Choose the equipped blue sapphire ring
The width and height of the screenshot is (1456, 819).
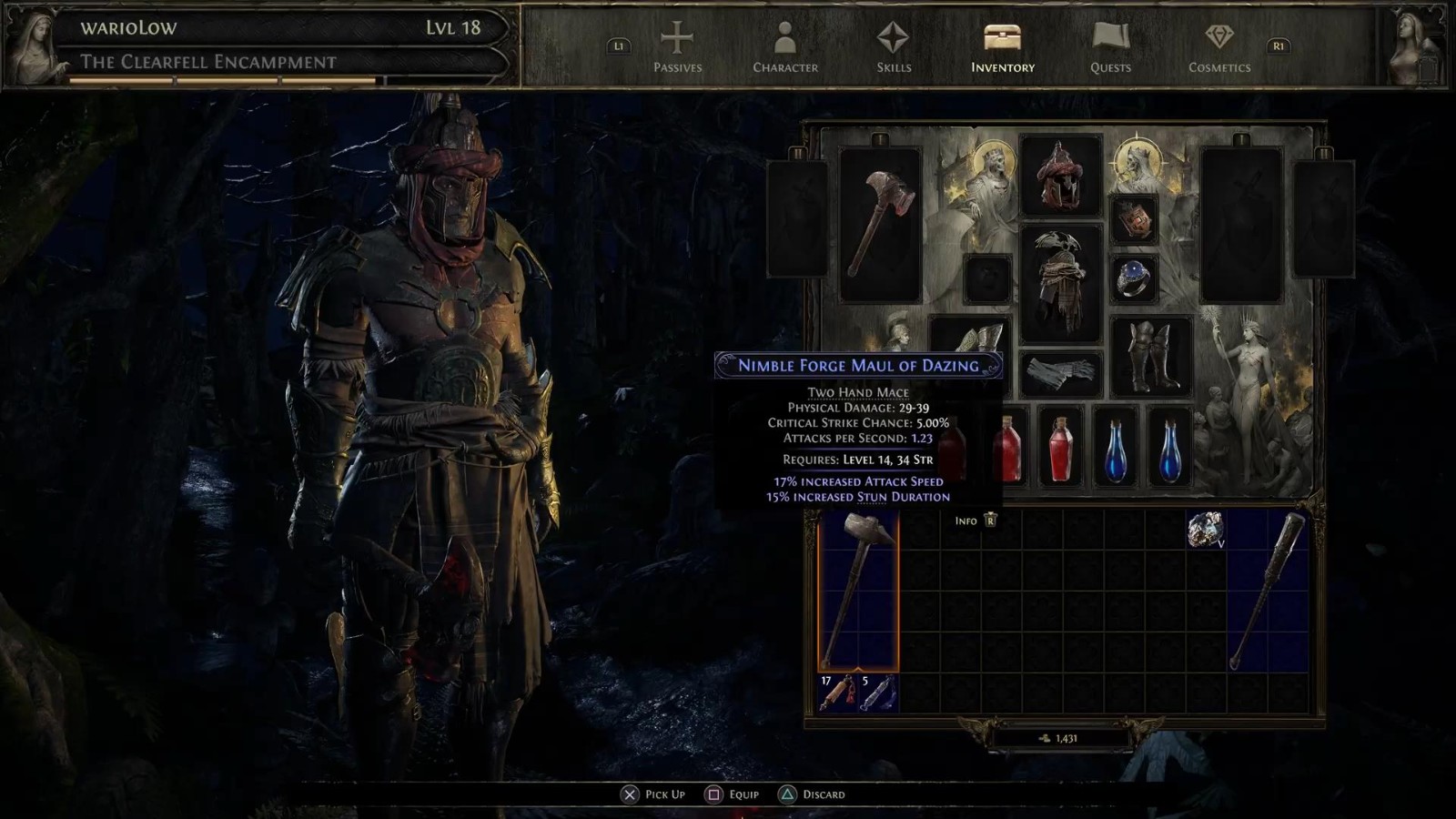coord(1134,278)
